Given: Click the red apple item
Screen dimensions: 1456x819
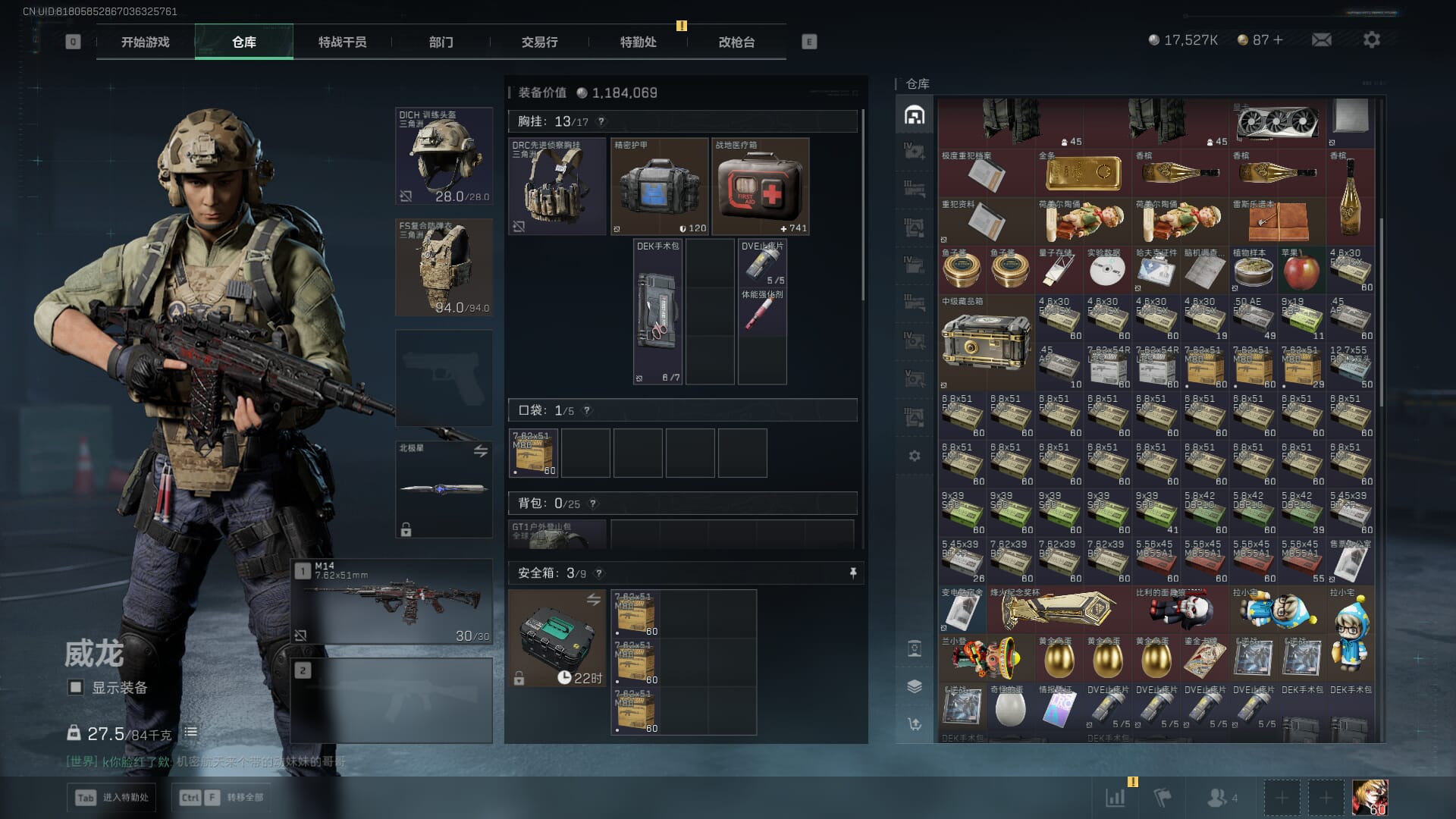Looking at the screenshot, I should [1301, 271].
